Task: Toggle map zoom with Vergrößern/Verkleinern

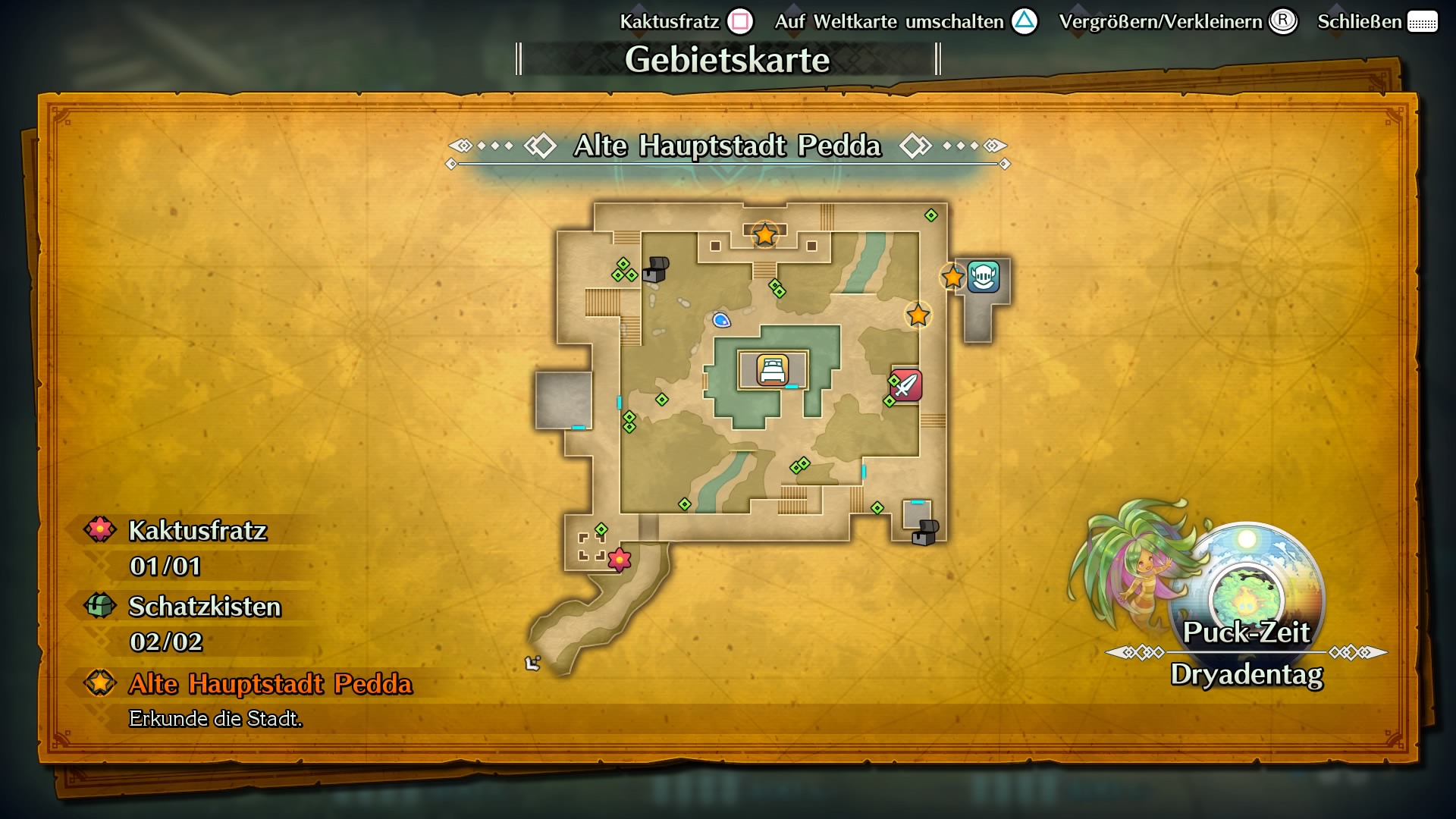Action: tap(1283, 21)
